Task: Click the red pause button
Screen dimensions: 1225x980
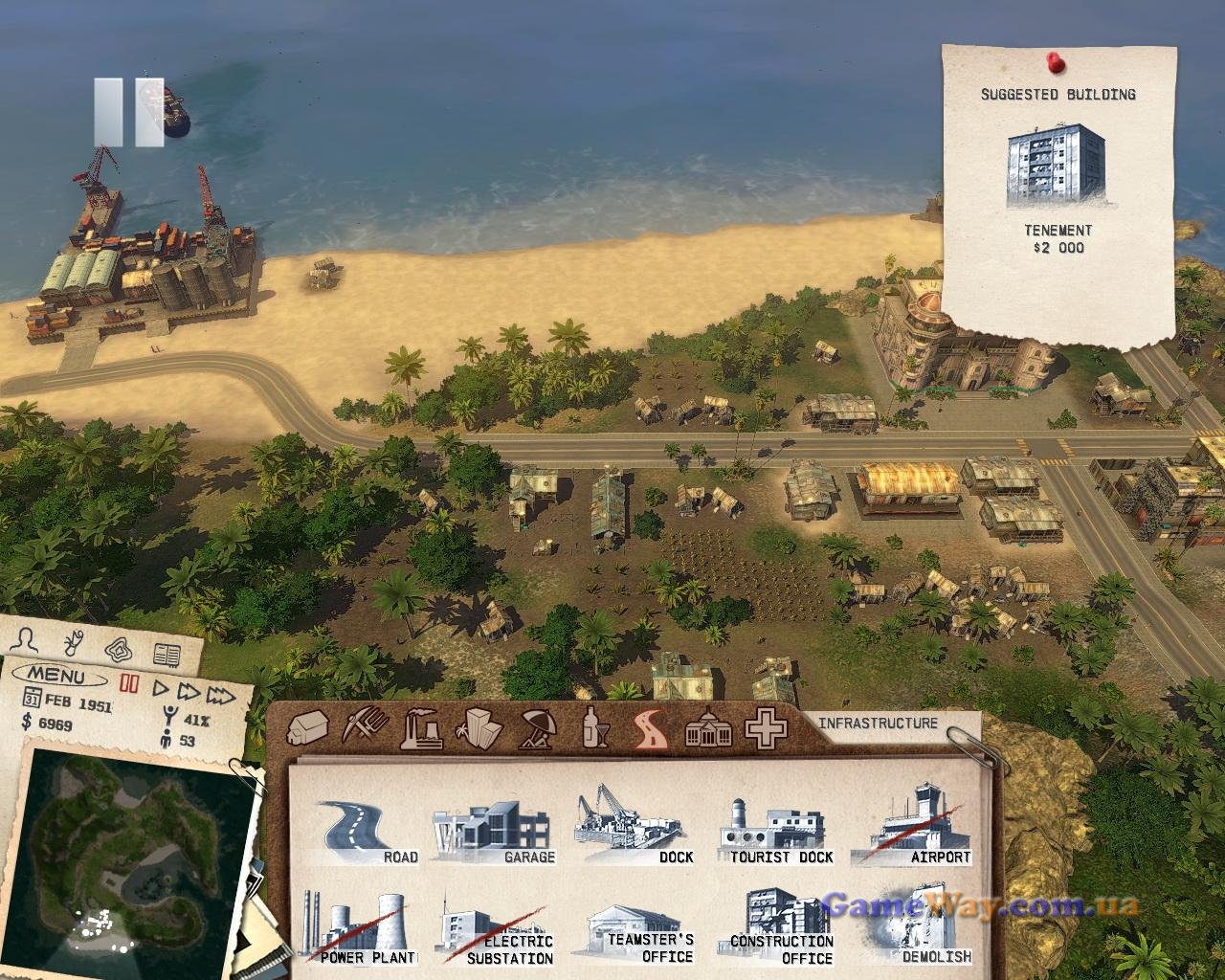Action: click(129, 685)
